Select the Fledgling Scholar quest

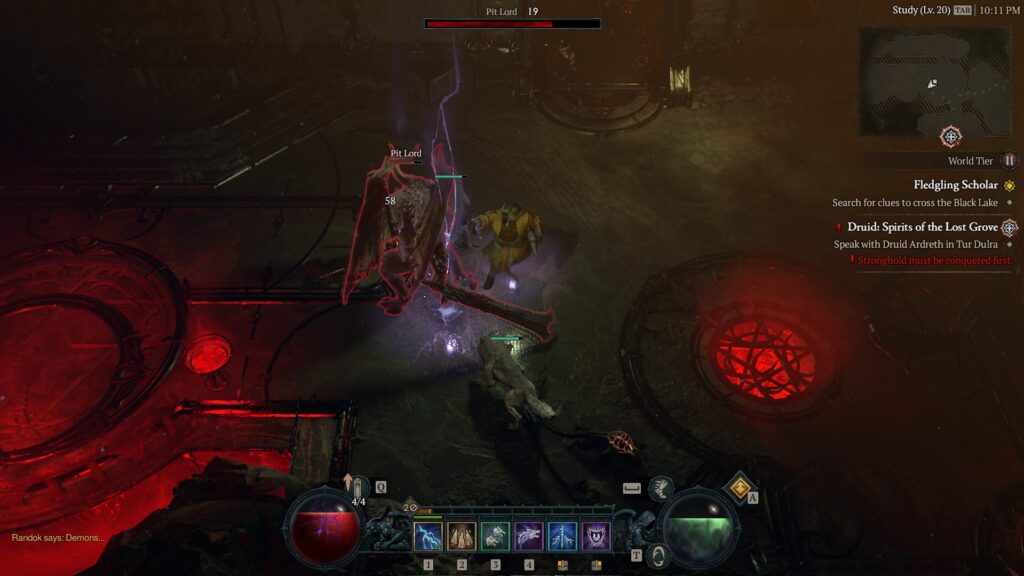pos(955,185)
